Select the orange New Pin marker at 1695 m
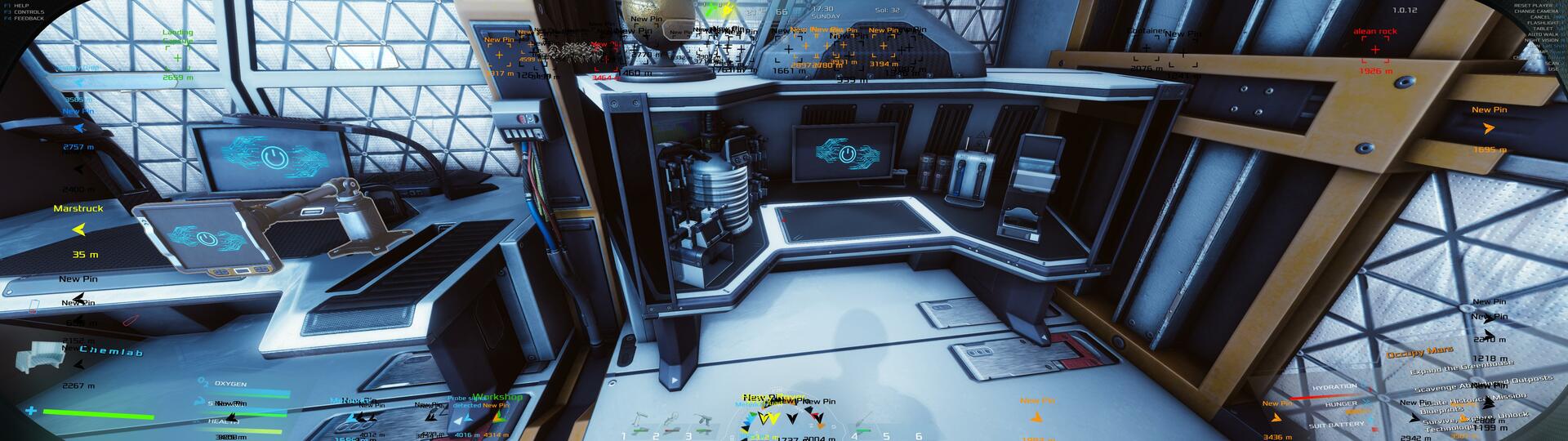This screenshot has width=1568, height=441. [1489, 129]
